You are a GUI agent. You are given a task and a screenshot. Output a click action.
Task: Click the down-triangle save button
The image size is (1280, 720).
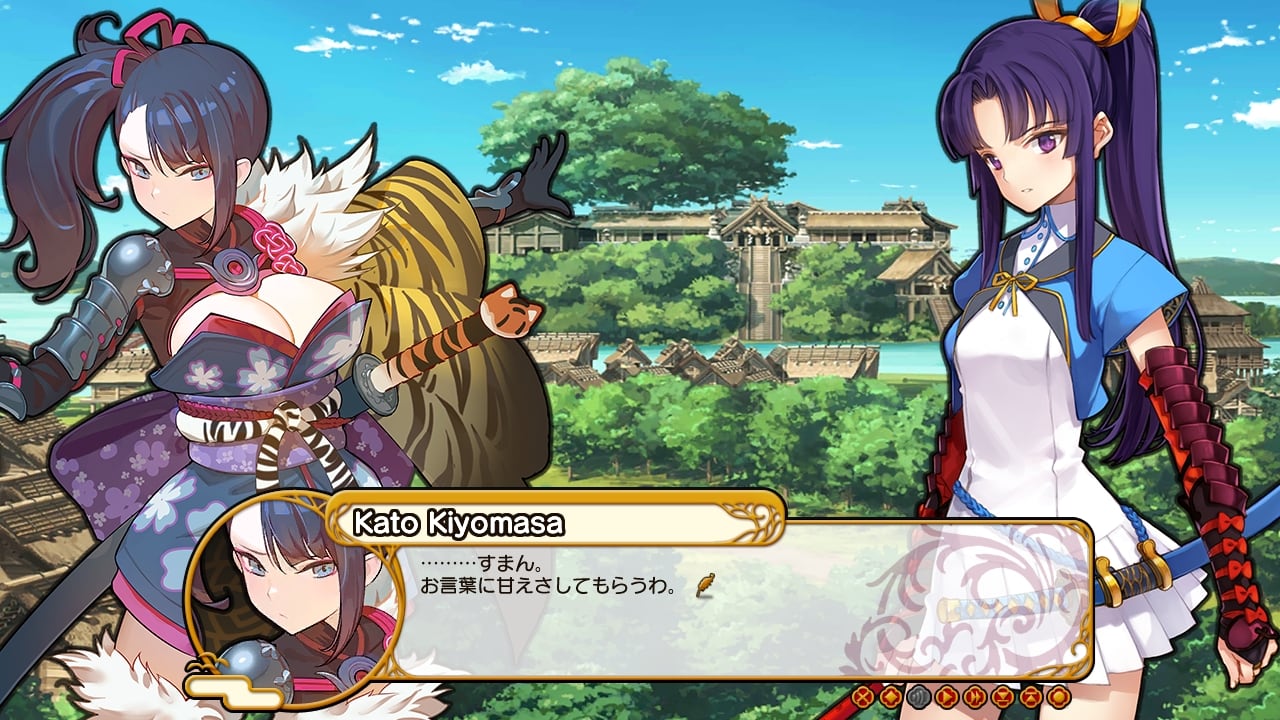tap(1003, 696)
